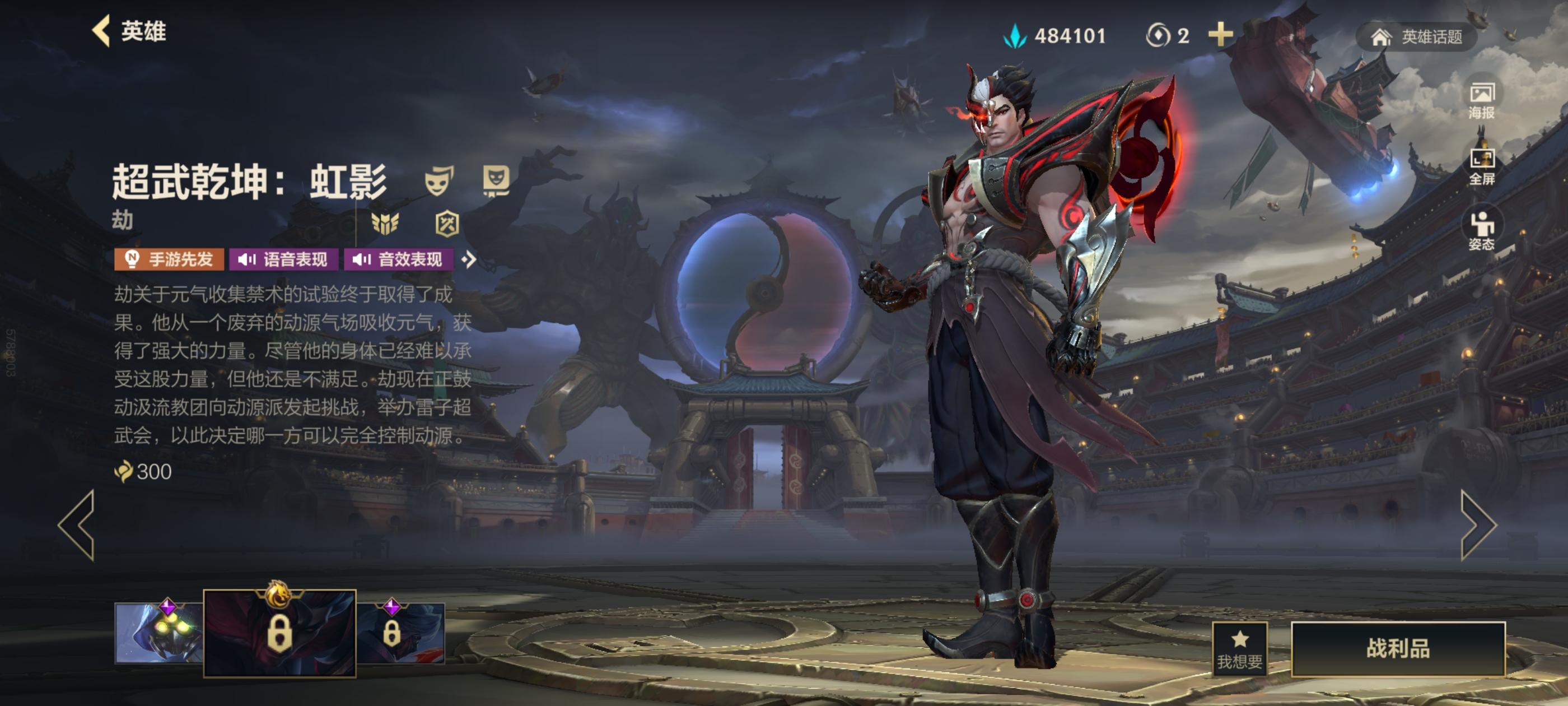
Task: Select the locked center skin thumbnail
Action: tap(279, 633)
